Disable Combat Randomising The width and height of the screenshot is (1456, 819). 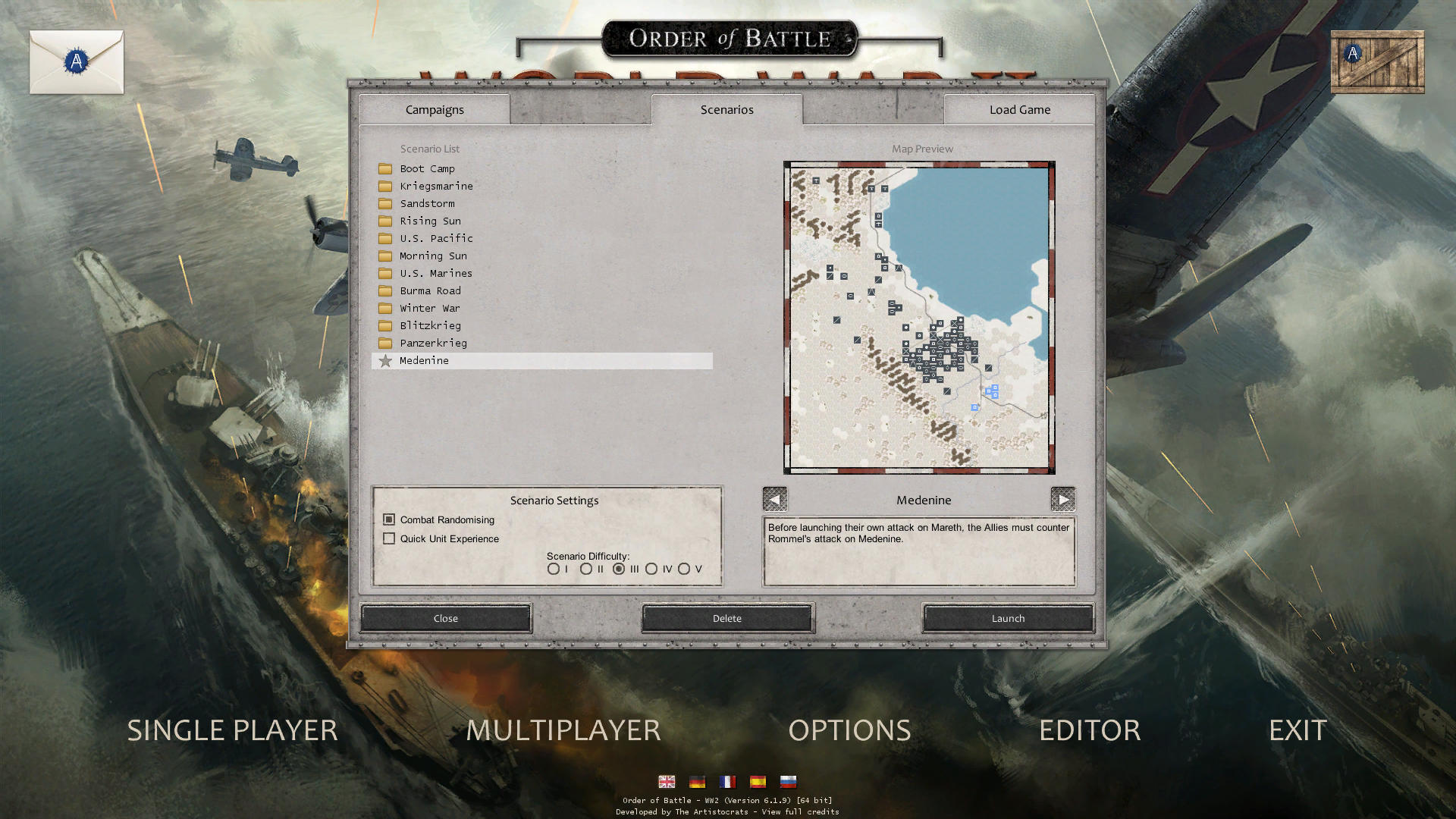389,519
